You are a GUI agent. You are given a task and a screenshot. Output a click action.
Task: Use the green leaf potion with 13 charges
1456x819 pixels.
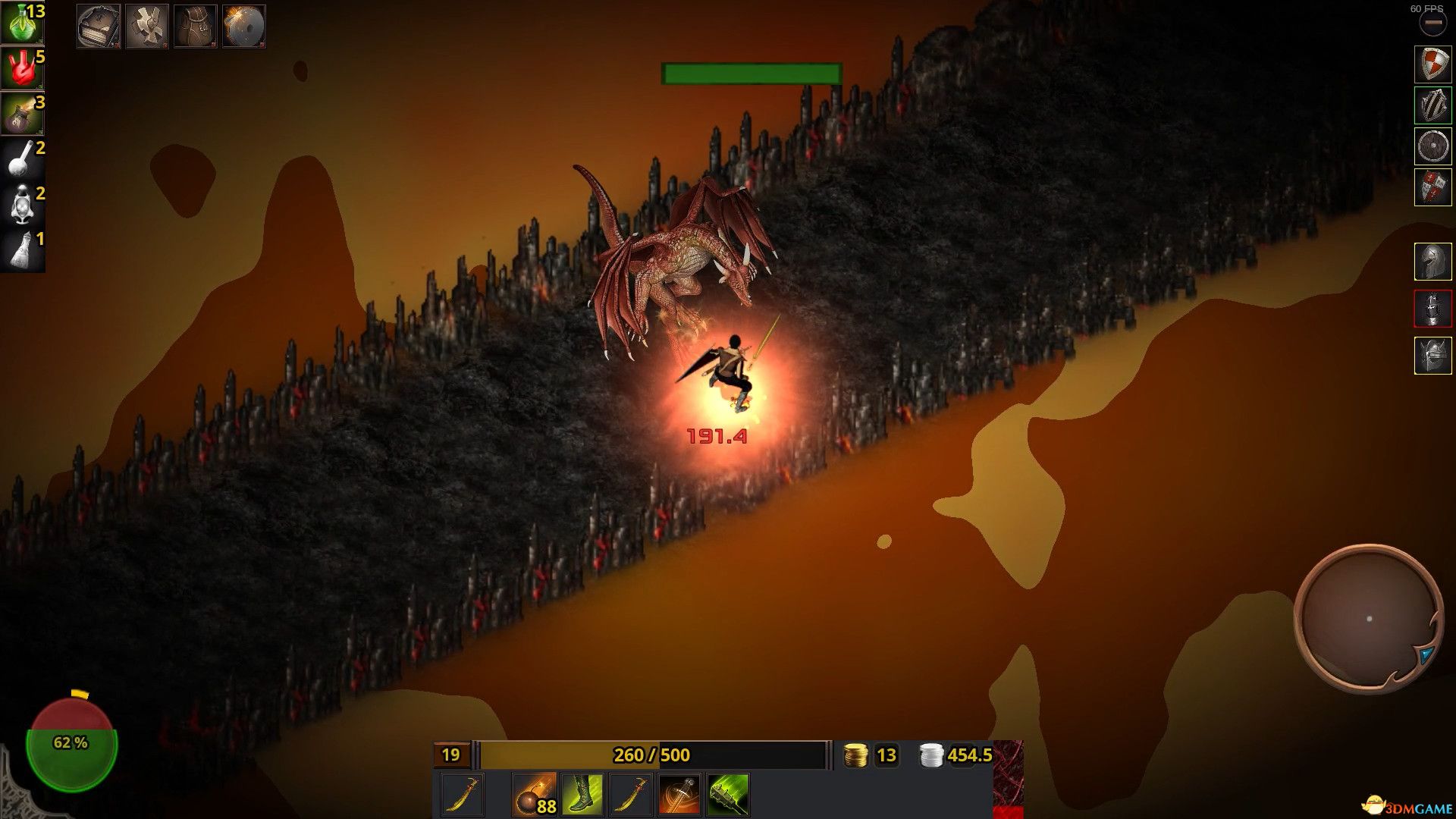coord(22,23)
